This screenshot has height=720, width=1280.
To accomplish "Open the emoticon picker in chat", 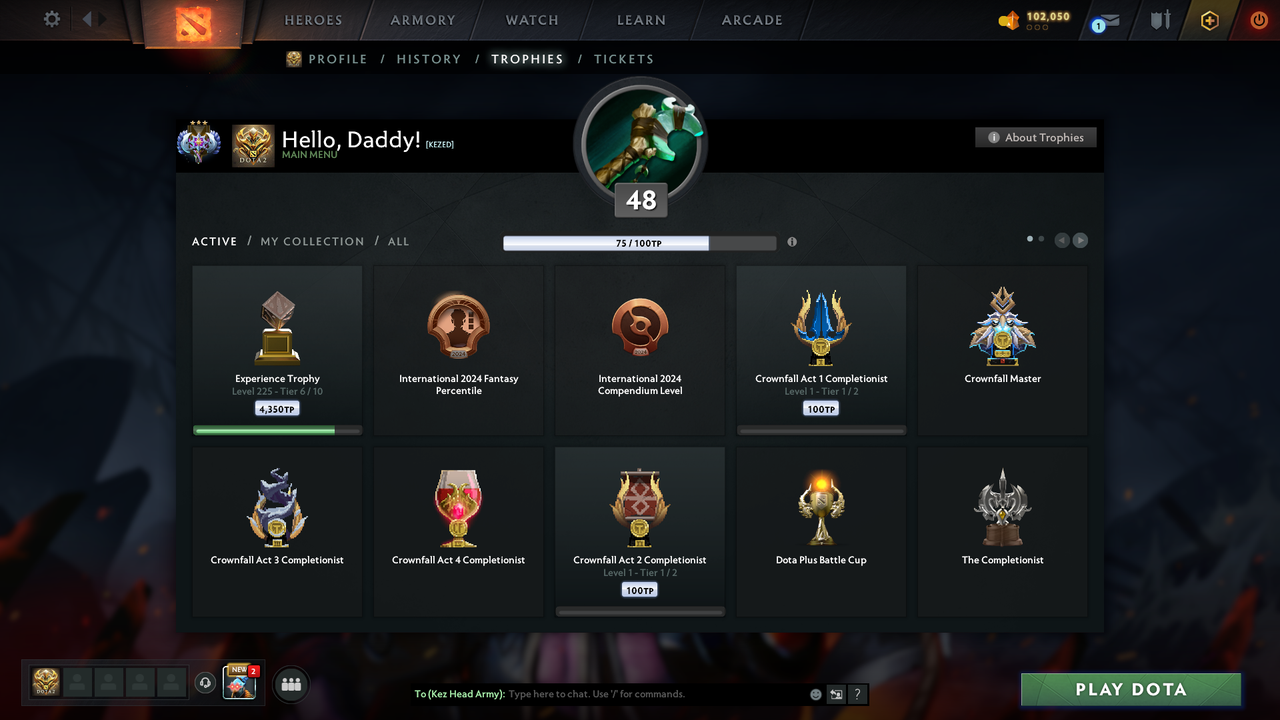I will [x=815, y=694].
